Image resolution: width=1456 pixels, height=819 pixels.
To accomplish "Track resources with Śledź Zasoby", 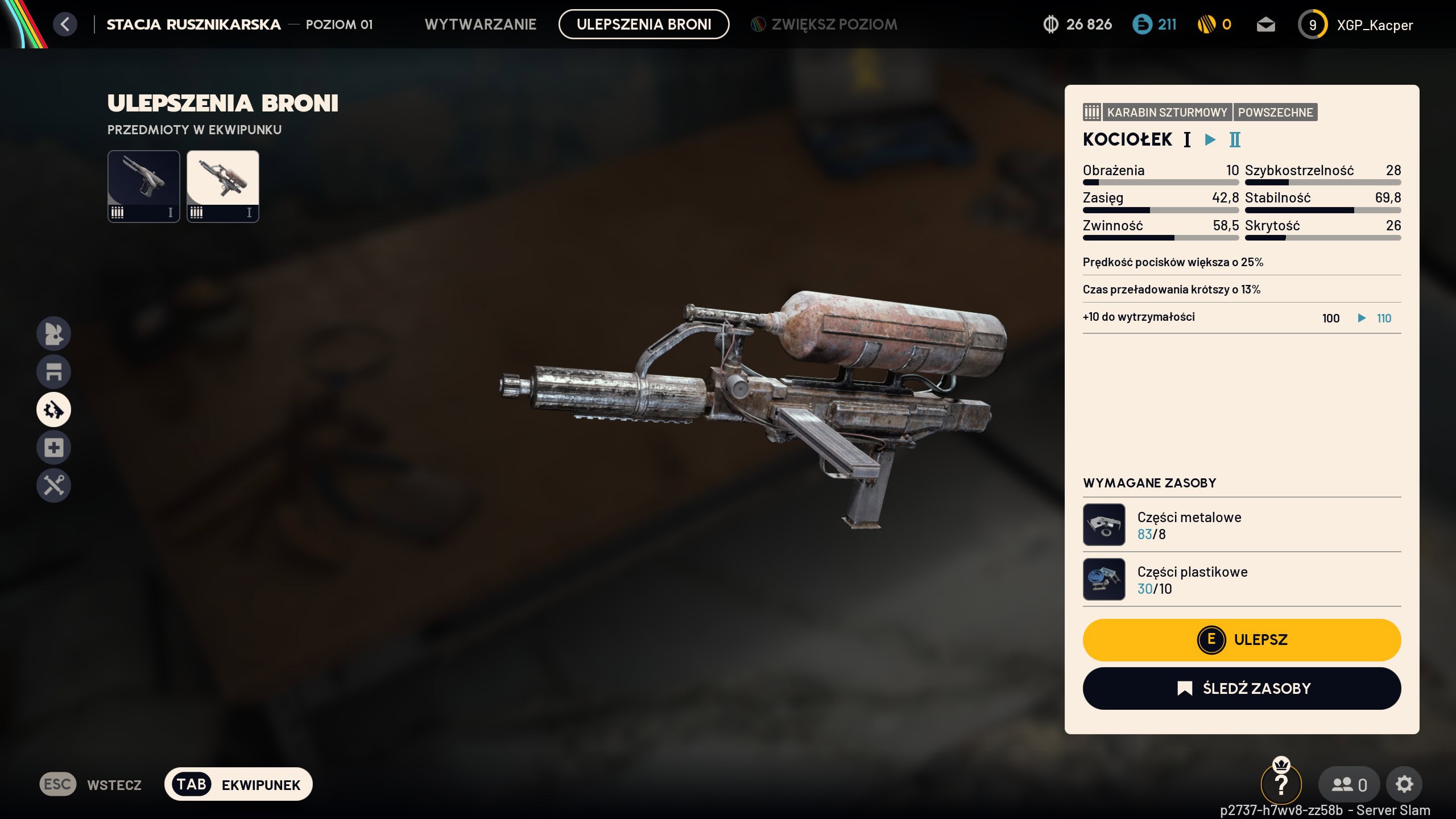I will (x=1242, y=689).
